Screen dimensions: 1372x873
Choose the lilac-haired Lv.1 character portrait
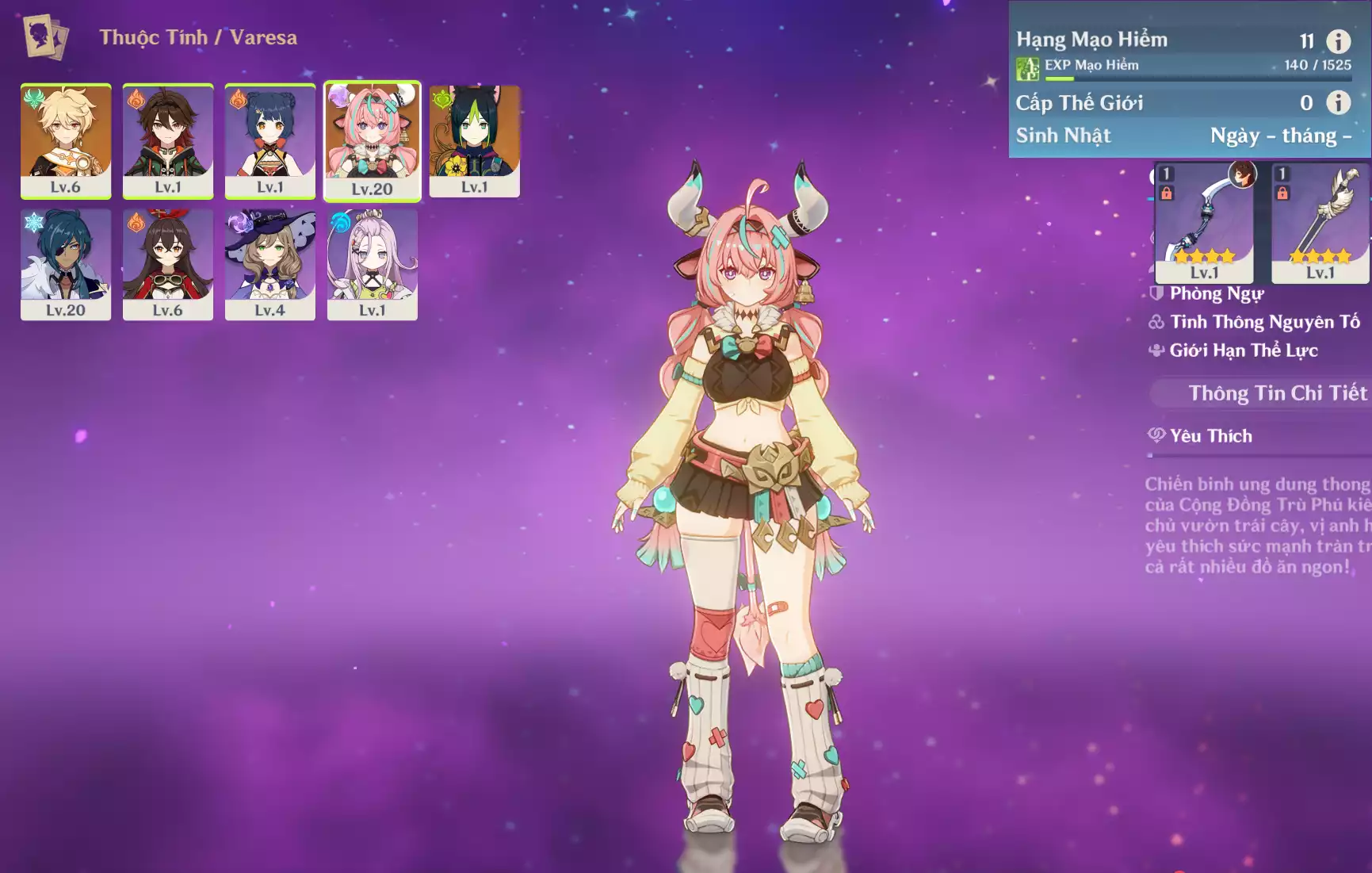(x=372, y=264)
